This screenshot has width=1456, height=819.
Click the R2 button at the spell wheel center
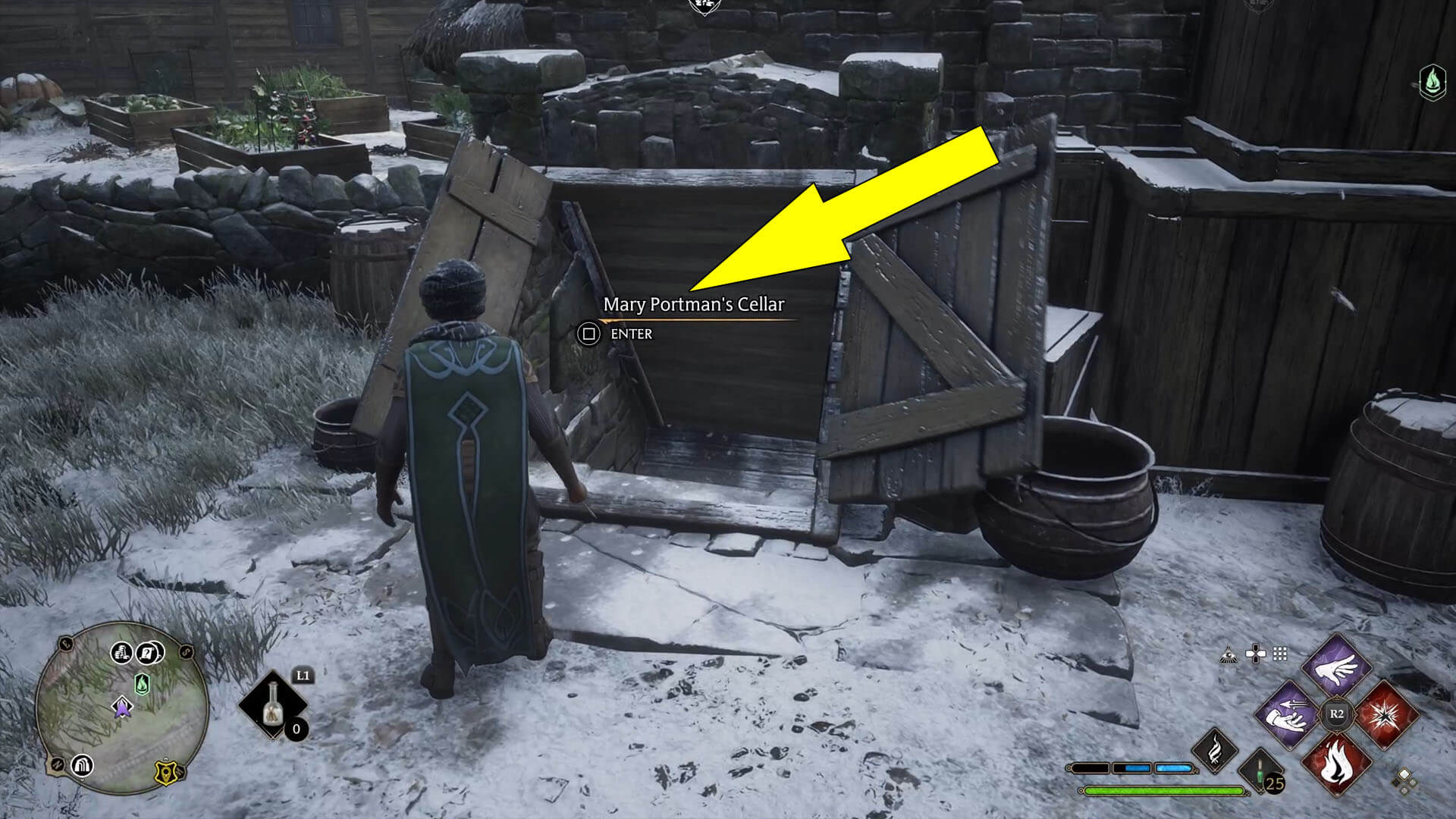coord(1338,713)
